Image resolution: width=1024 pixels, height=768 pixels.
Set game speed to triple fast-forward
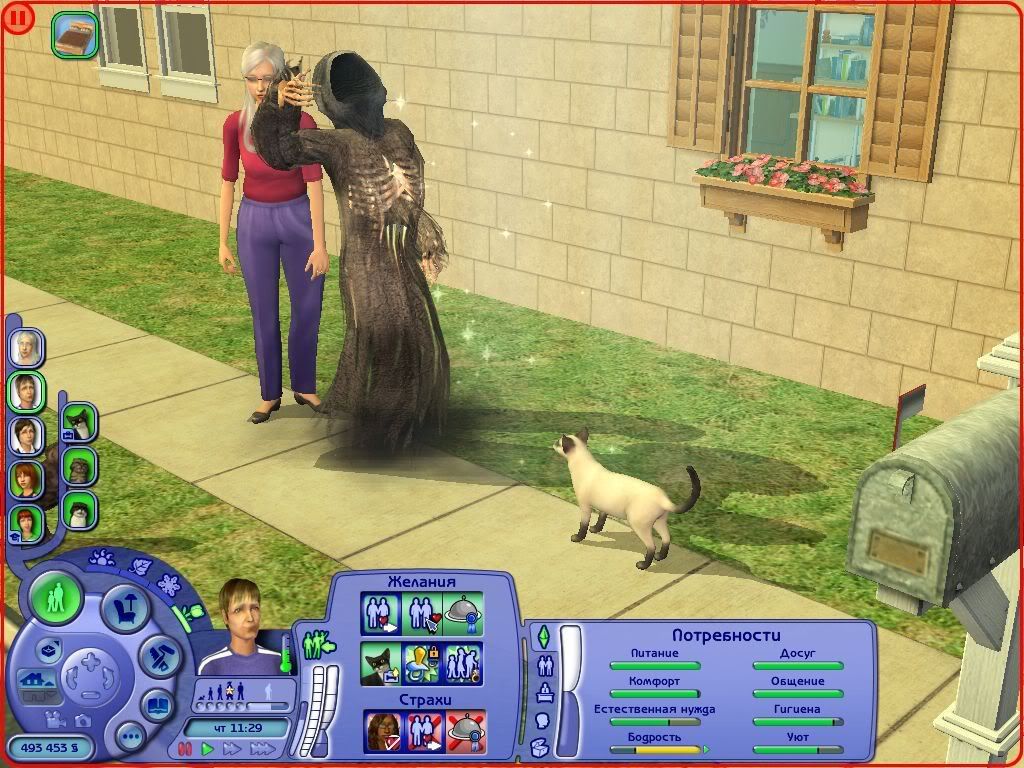(x=262, y=748)
